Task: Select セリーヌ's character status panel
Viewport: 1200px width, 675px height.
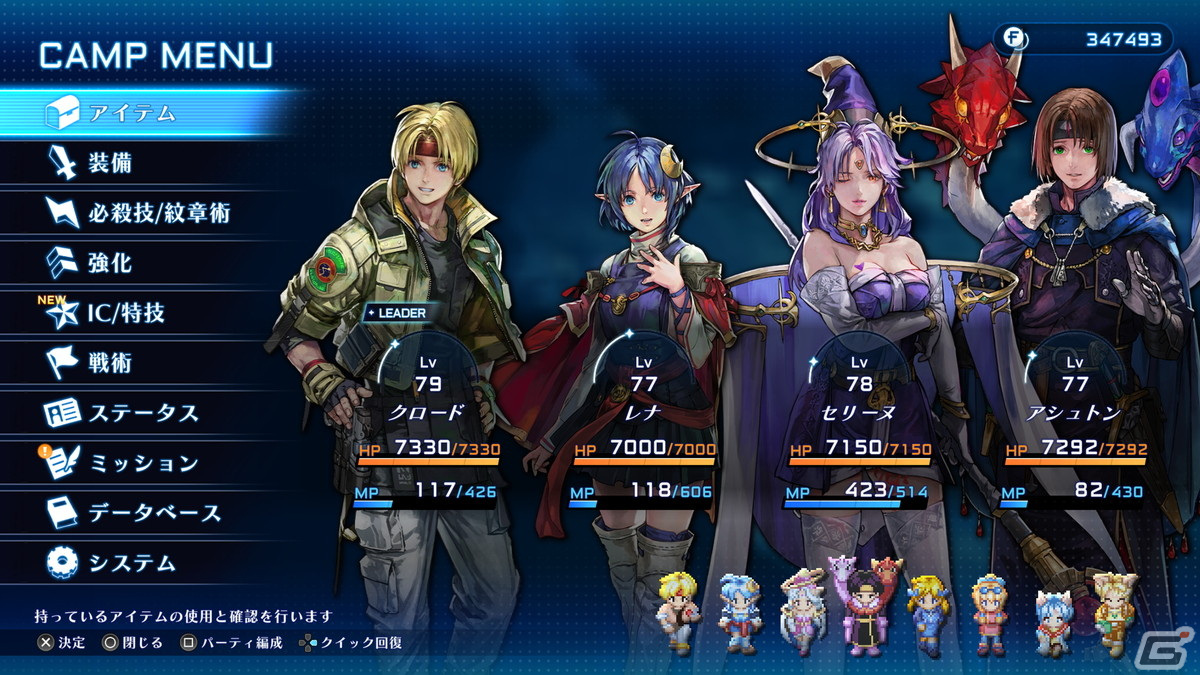Action: click(859, 420)
